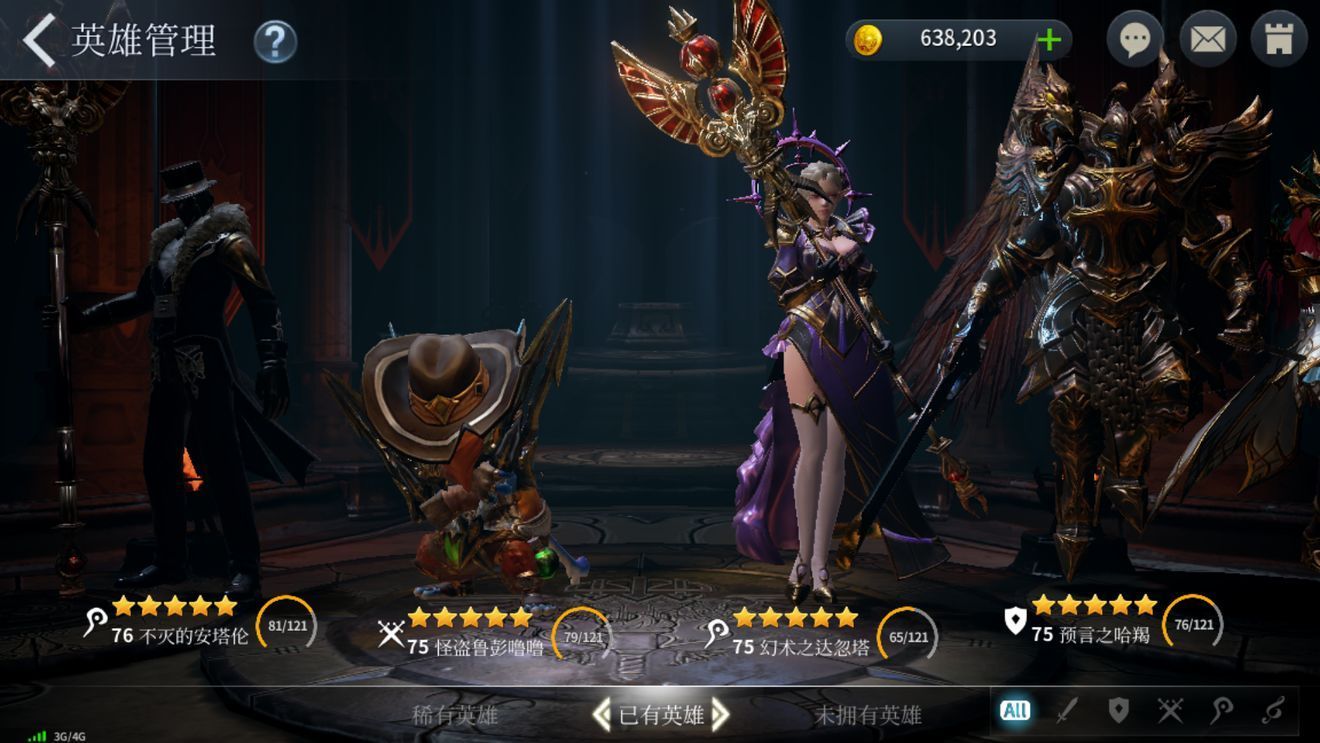Open the chat speech bubble
Viewport: 1320px width, 743px height.
pyautogui.click(x=1134, y=40)
